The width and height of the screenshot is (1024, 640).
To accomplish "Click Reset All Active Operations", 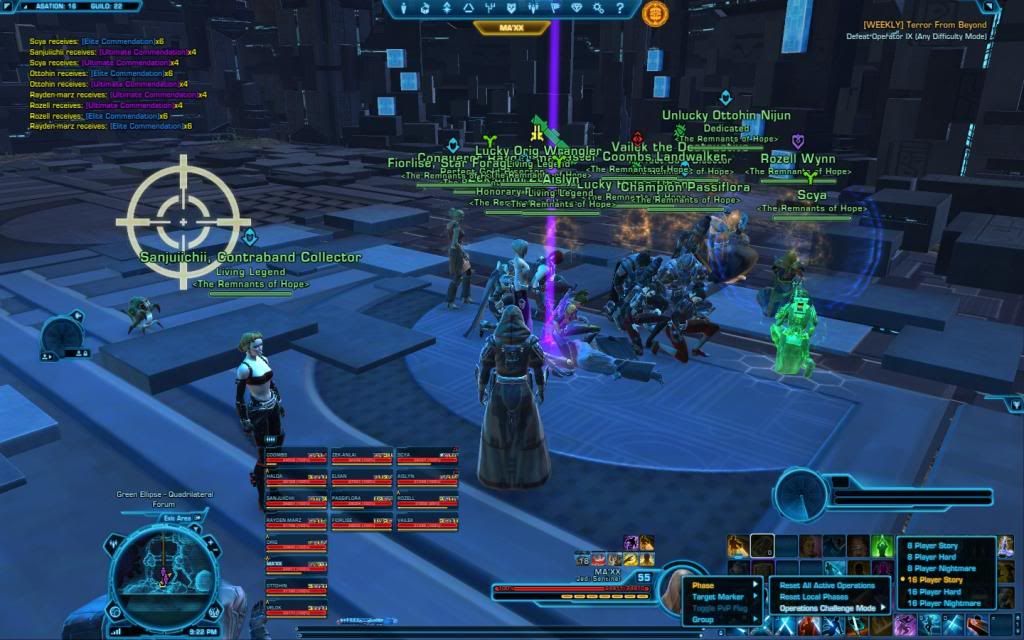I will [x=827, y=585].
